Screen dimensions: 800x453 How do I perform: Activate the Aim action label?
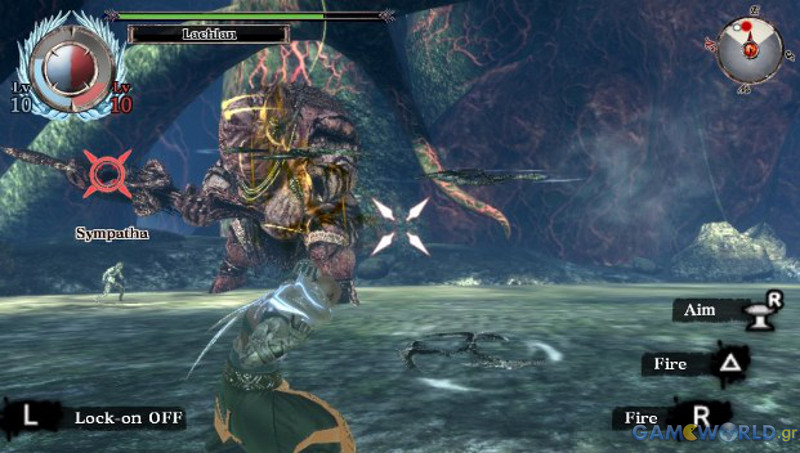click(x=702, y=311)
